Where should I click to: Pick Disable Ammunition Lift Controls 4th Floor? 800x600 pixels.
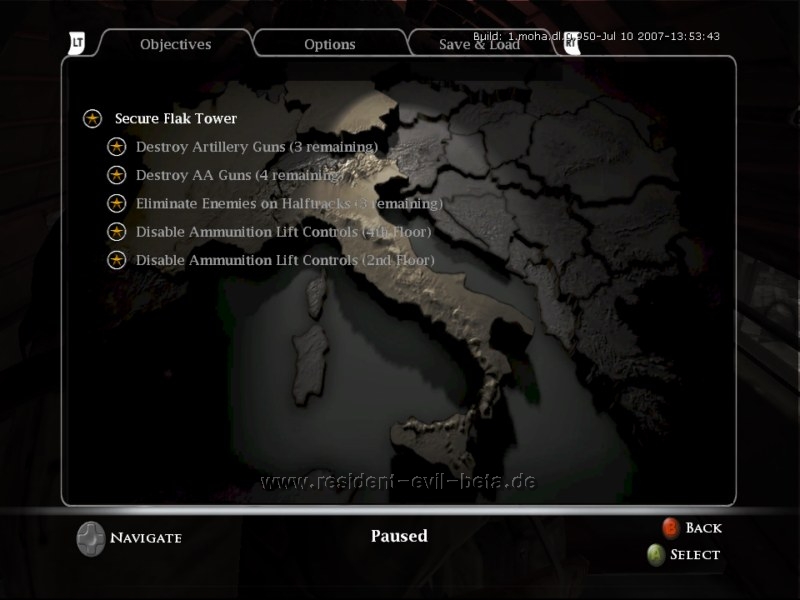[x=283, y=232]
